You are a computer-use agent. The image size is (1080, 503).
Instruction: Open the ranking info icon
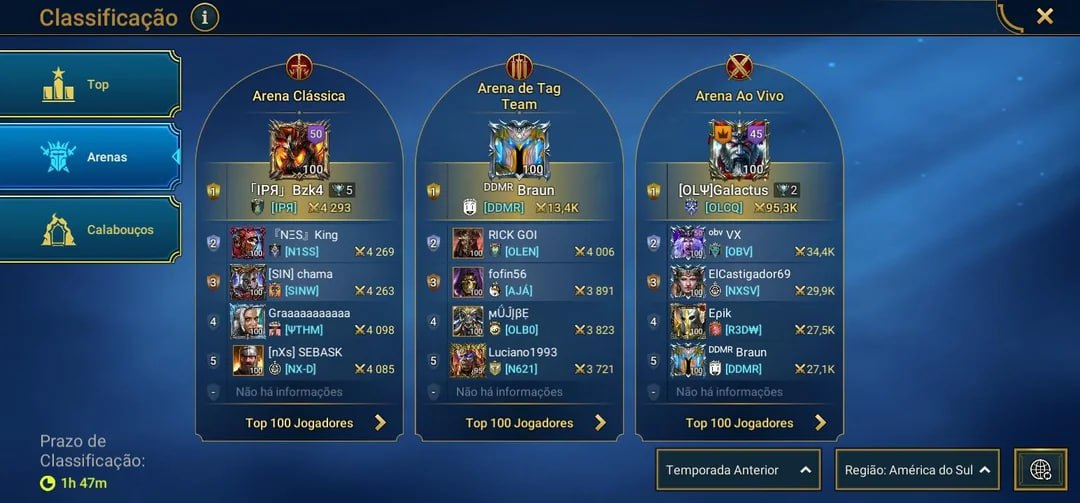tap(204, 17)
